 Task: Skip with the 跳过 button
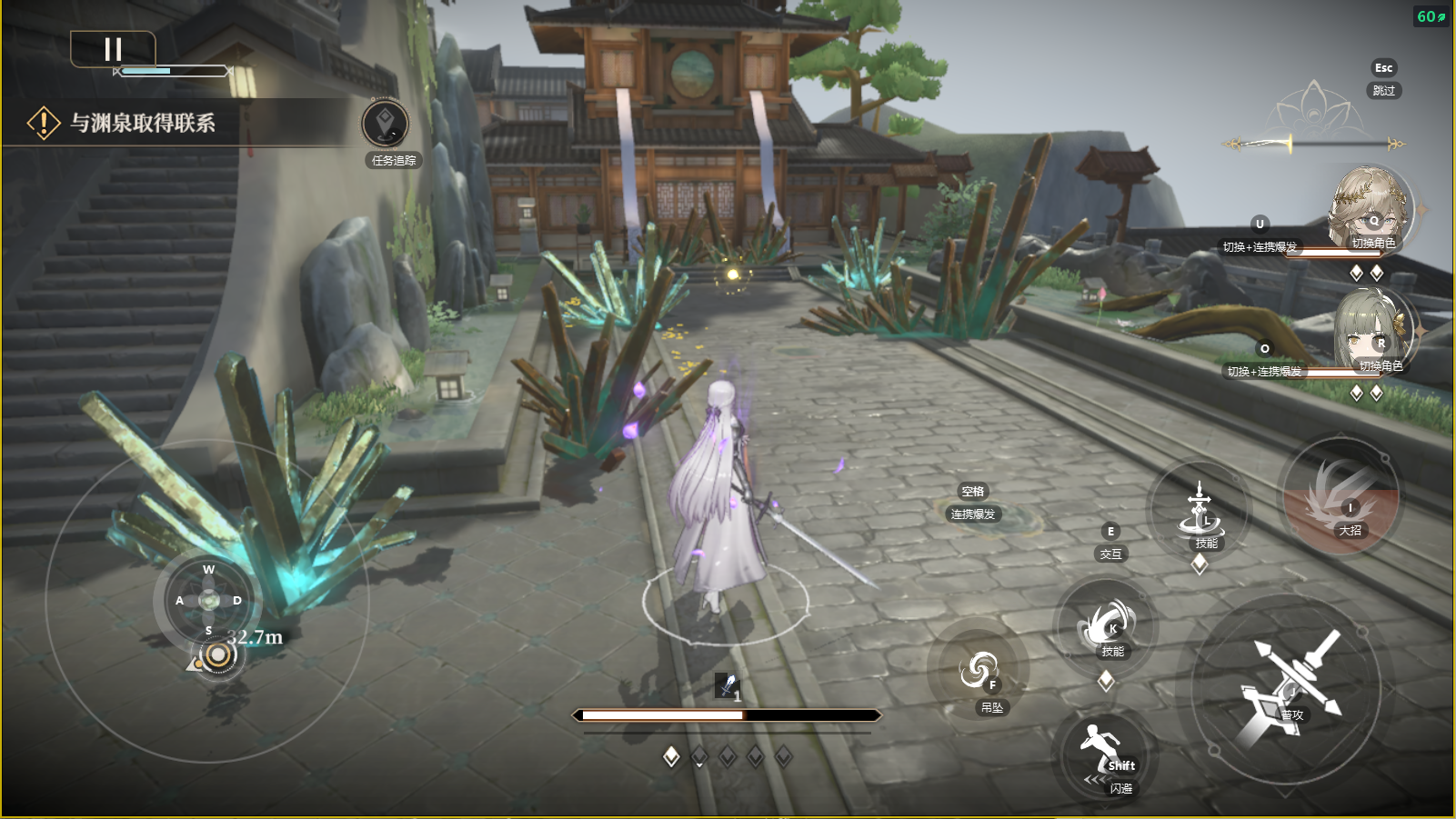click(x=1383, y=90)
